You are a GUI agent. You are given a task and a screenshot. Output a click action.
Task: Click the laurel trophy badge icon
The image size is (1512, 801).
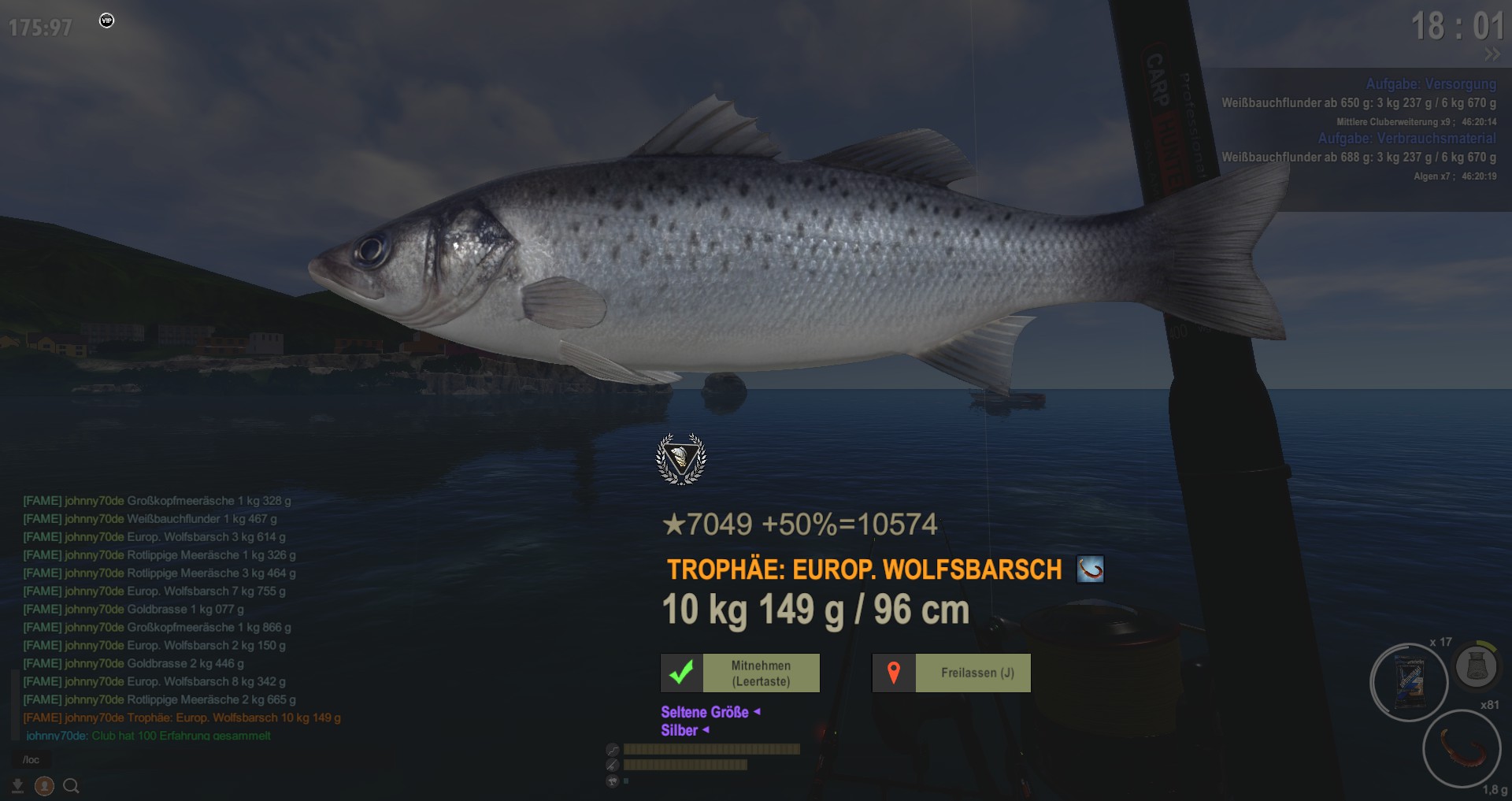(681, 458)
